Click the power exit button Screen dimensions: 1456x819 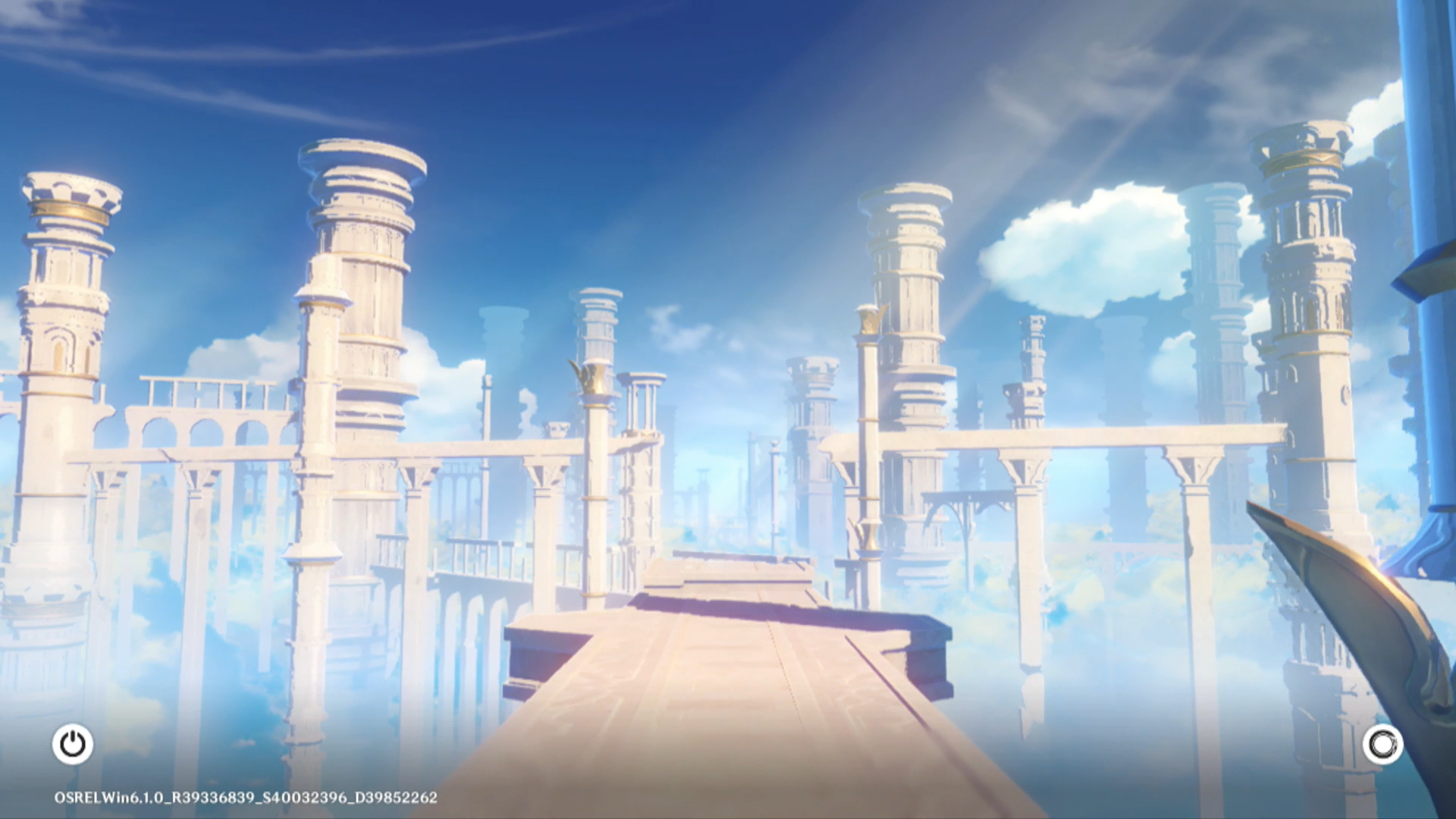pyautogui.click(x=73, y=744)
